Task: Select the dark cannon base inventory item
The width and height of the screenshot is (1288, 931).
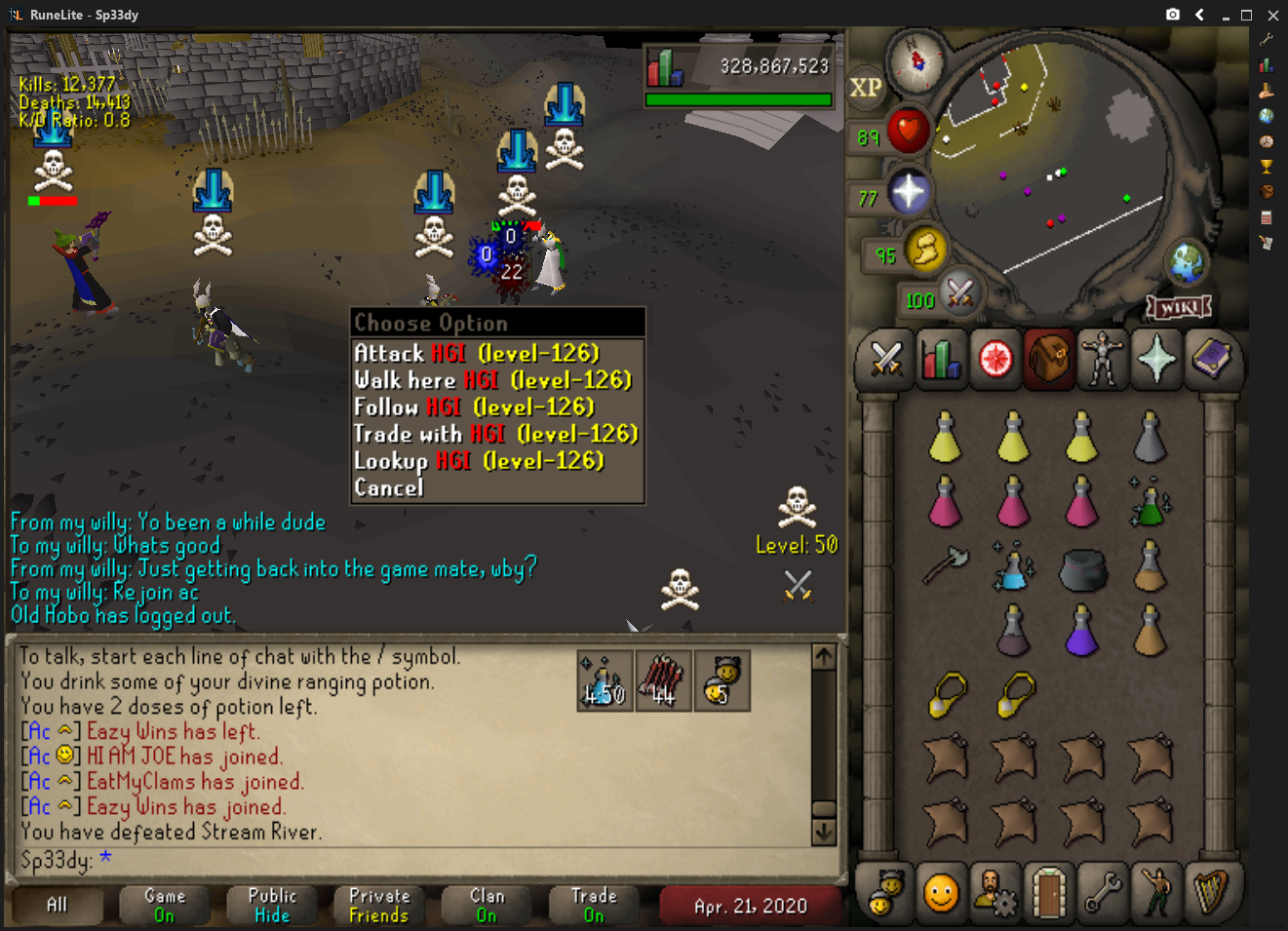Action: pos(1081,569)
